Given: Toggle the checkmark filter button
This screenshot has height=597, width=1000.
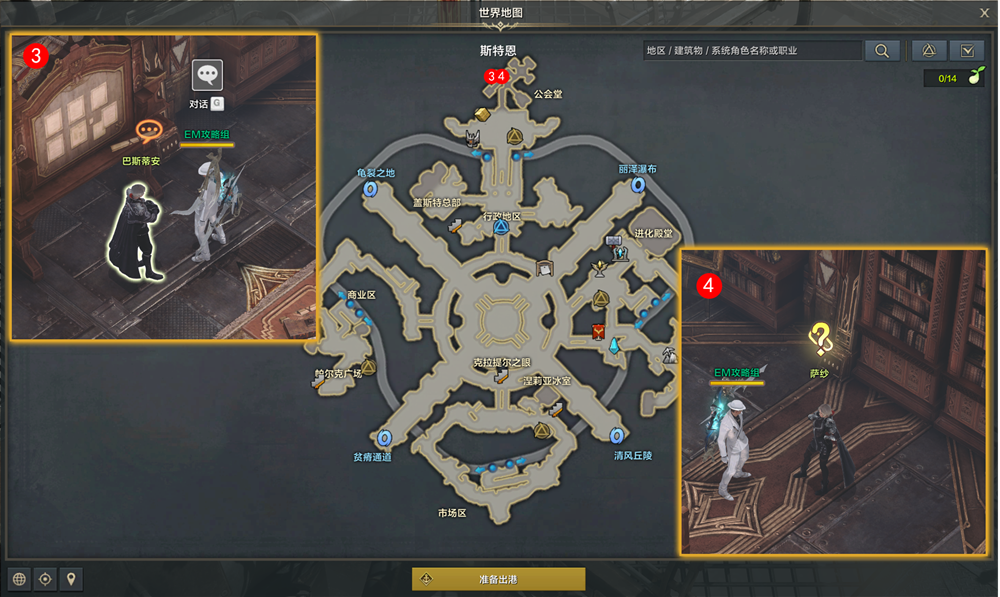Looking at the screenshot, I should 967,50.
